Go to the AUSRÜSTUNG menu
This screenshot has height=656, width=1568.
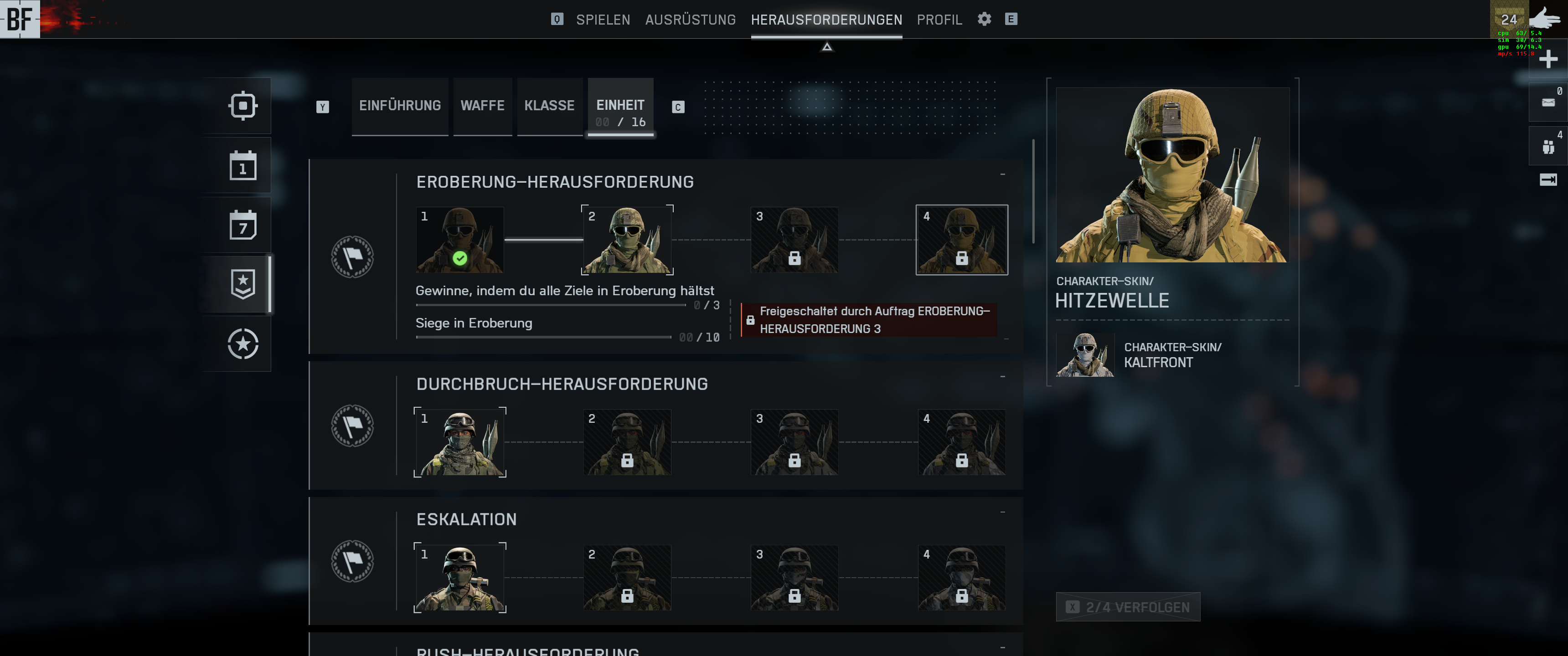tap(690, 20)
